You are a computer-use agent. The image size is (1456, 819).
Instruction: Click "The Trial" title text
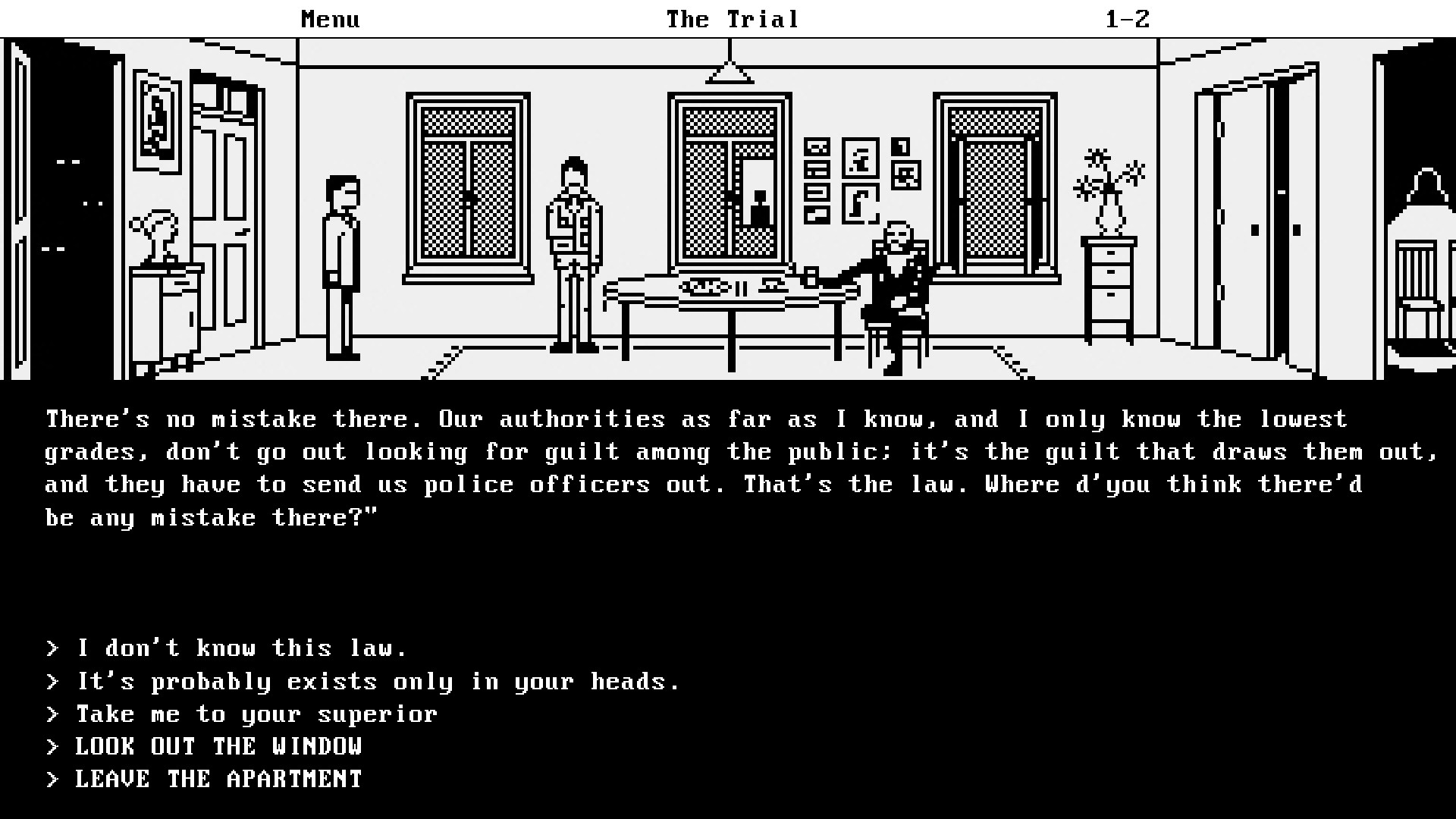pos(730,19)
